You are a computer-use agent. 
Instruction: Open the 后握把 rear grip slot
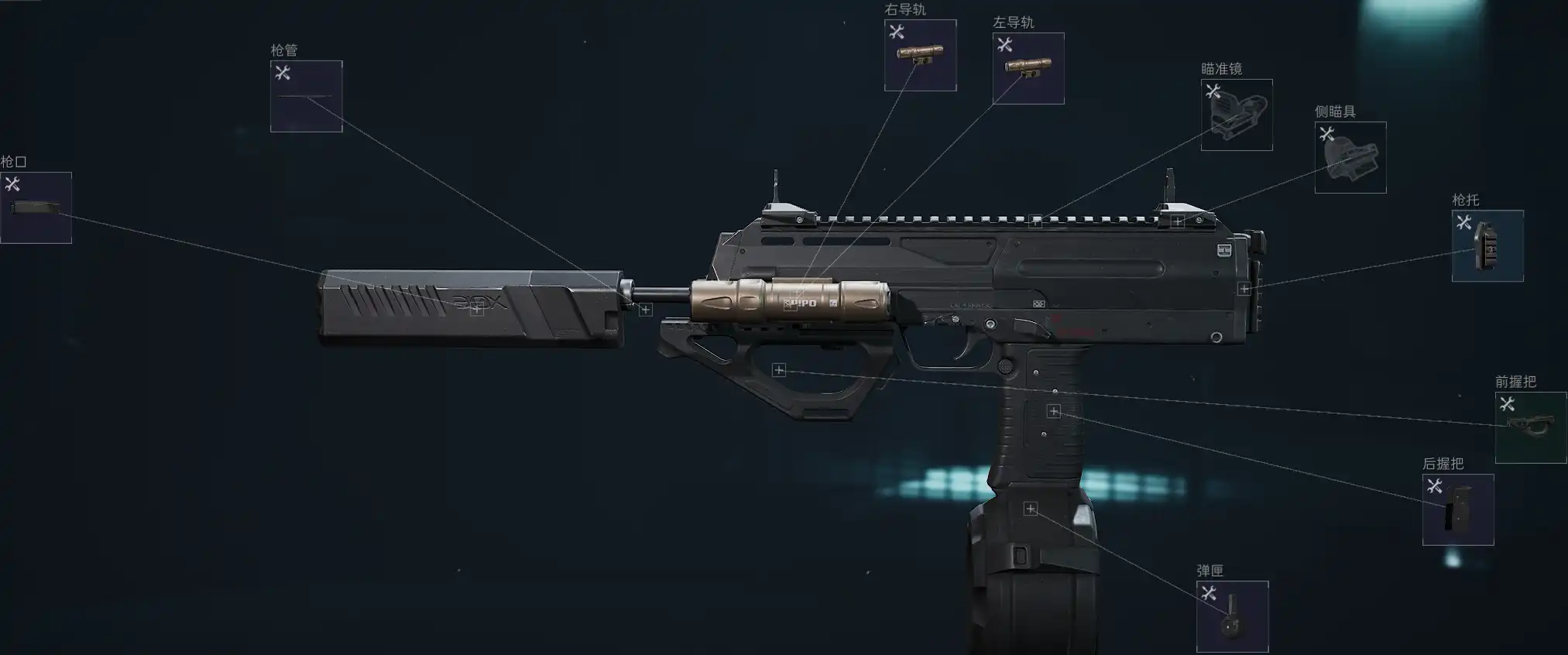tap(1458, 509)
